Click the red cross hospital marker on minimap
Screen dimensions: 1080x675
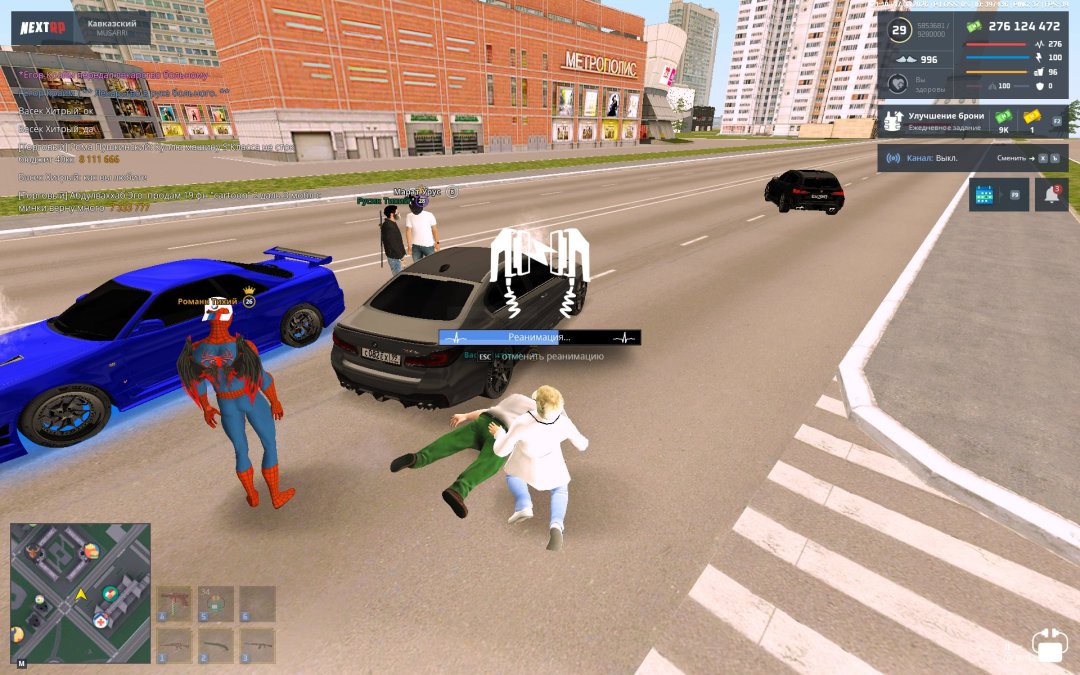(x=101, y=621)
